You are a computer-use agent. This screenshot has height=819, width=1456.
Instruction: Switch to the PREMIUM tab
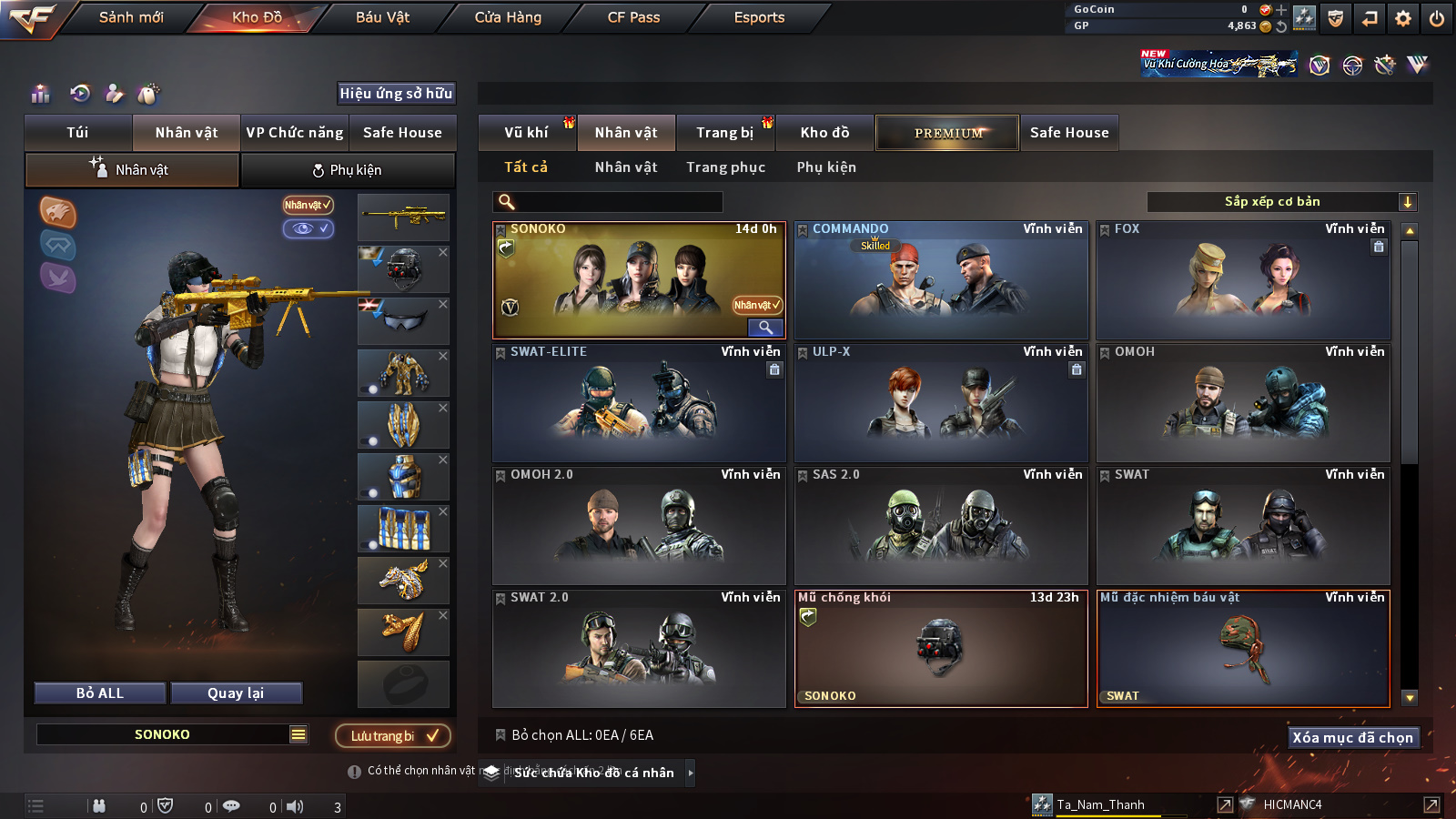click(947, 133)
